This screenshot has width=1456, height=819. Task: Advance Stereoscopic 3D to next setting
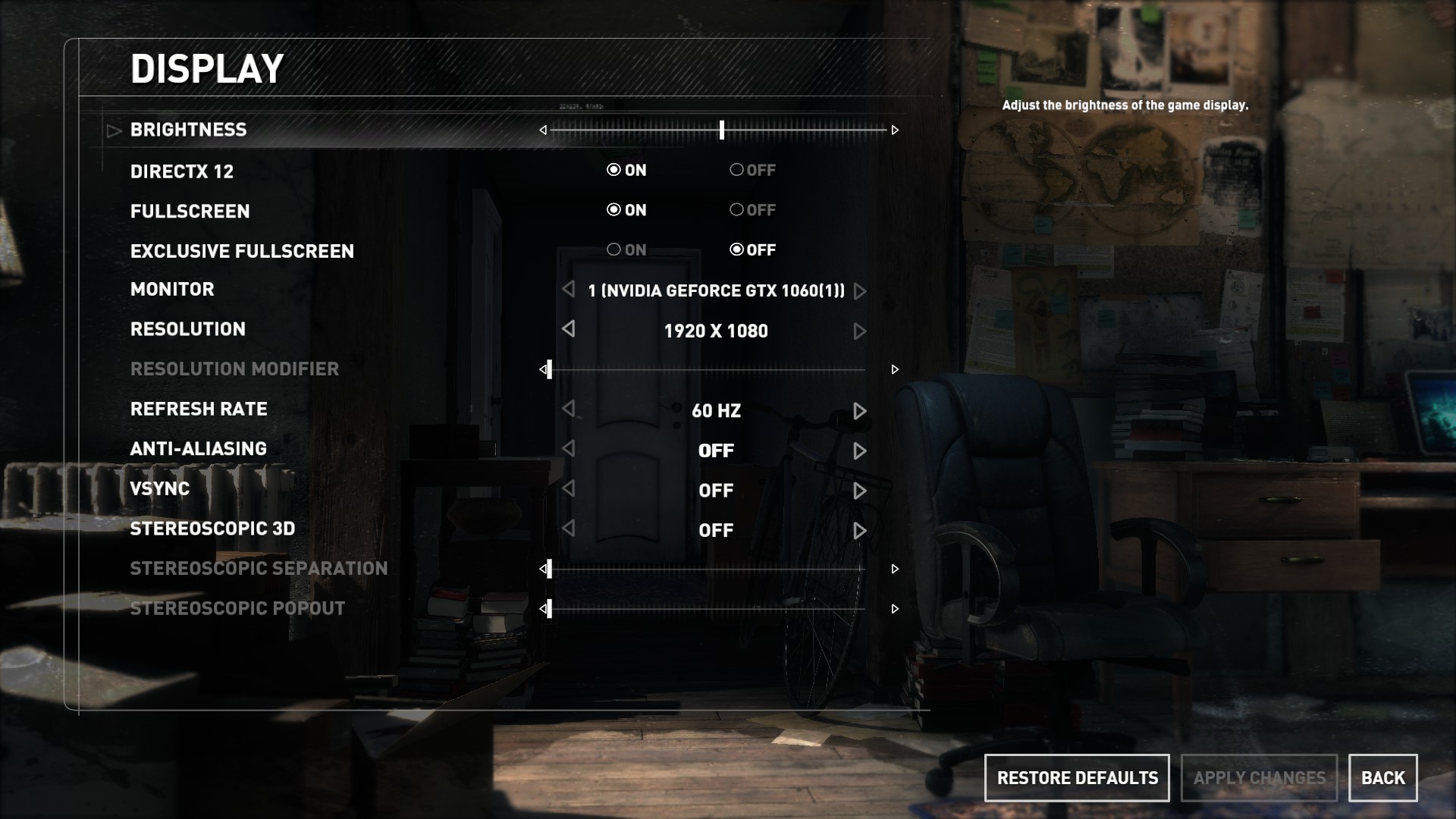[x=859, y=531]
